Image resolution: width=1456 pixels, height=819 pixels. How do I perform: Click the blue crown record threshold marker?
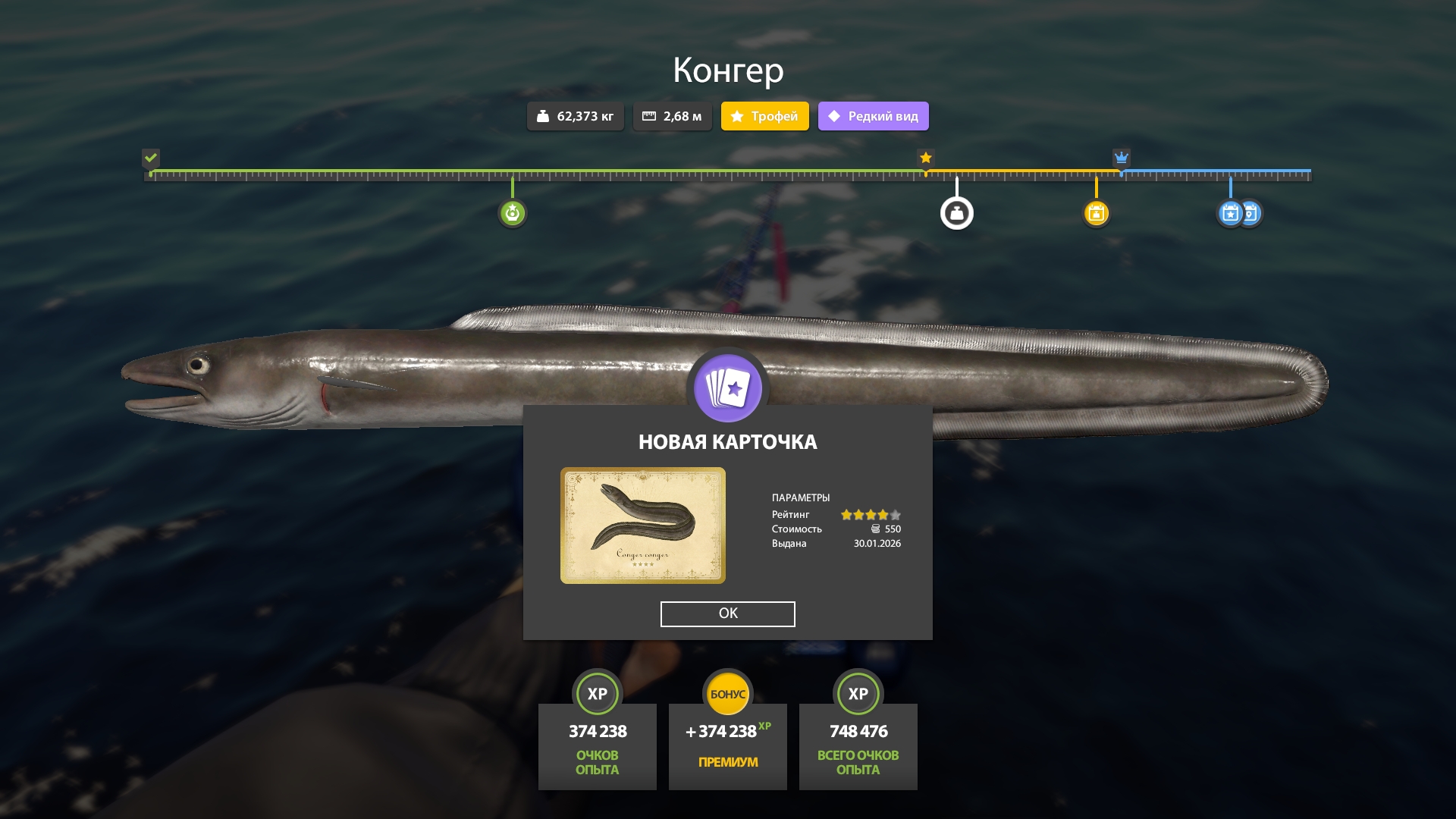tap(1121, 158)
